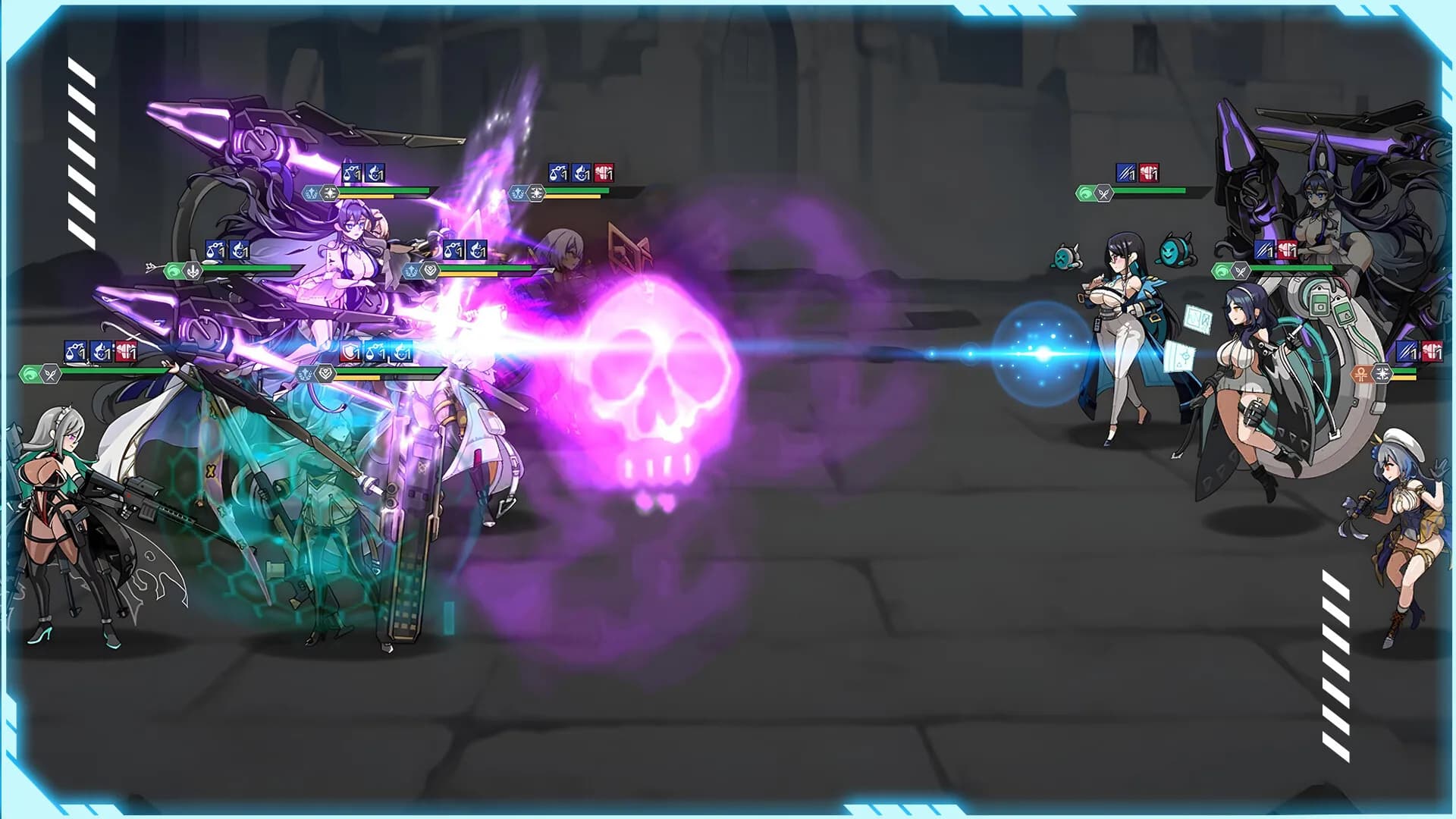The height and width of the screenshot is (819, 1456).
Task: Click the orange ankh emblem near the bottom-right health bar
Action: tap(1360, 374)
